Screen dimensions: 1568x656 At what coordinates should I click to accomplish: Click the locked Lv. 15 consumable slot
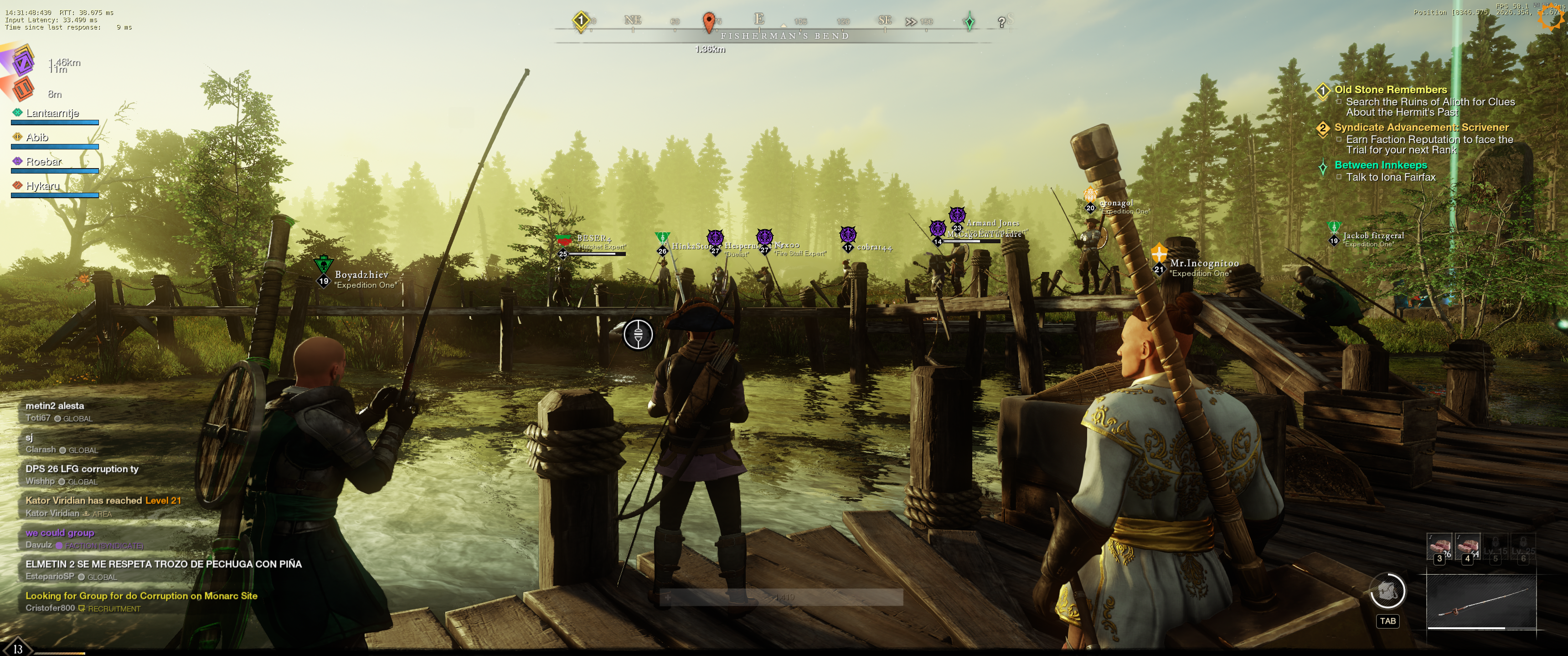tap(1496, 548)
